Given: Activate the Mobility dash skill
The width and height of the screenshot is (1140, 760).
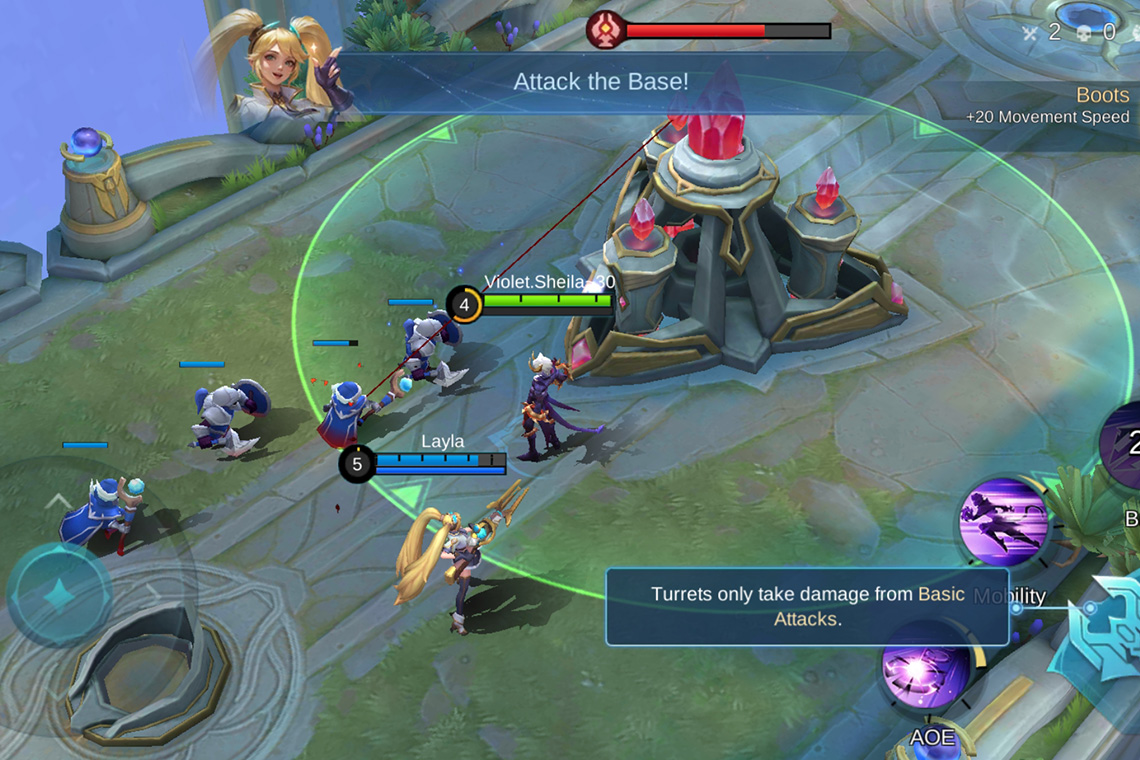Looking at the screenshot, I should 1002,523.
